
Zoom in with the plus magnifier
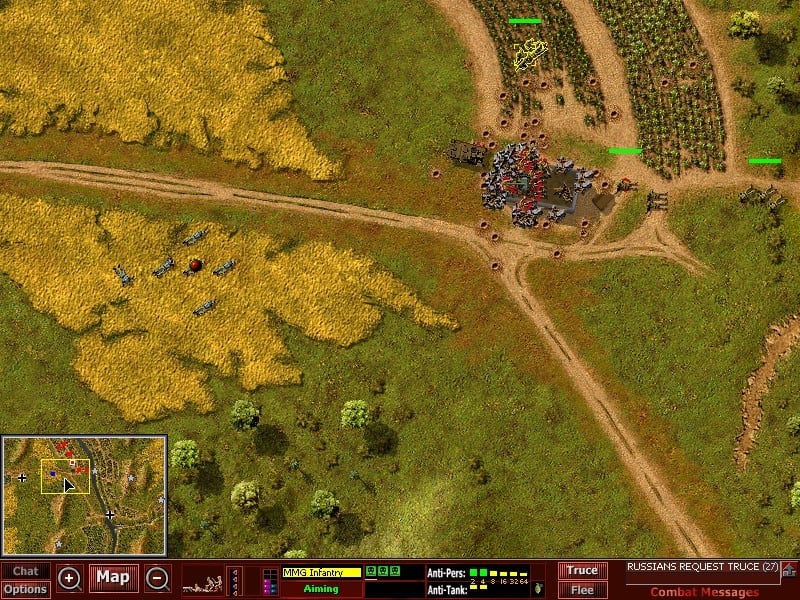click(69, 578)
